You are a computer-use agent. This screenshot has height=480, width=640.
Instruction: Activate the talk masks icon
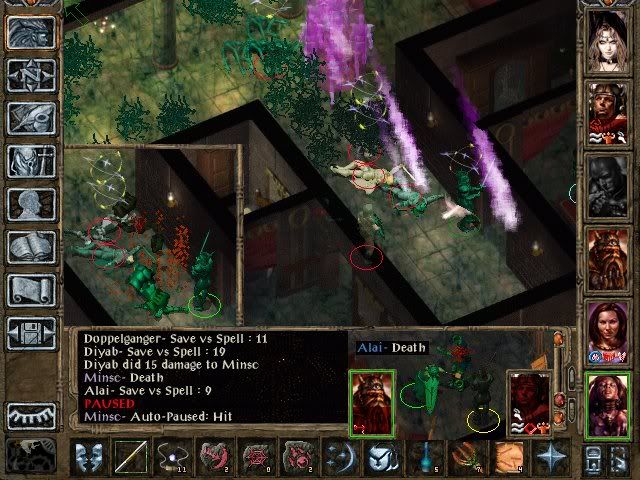(x=89, y=459)
